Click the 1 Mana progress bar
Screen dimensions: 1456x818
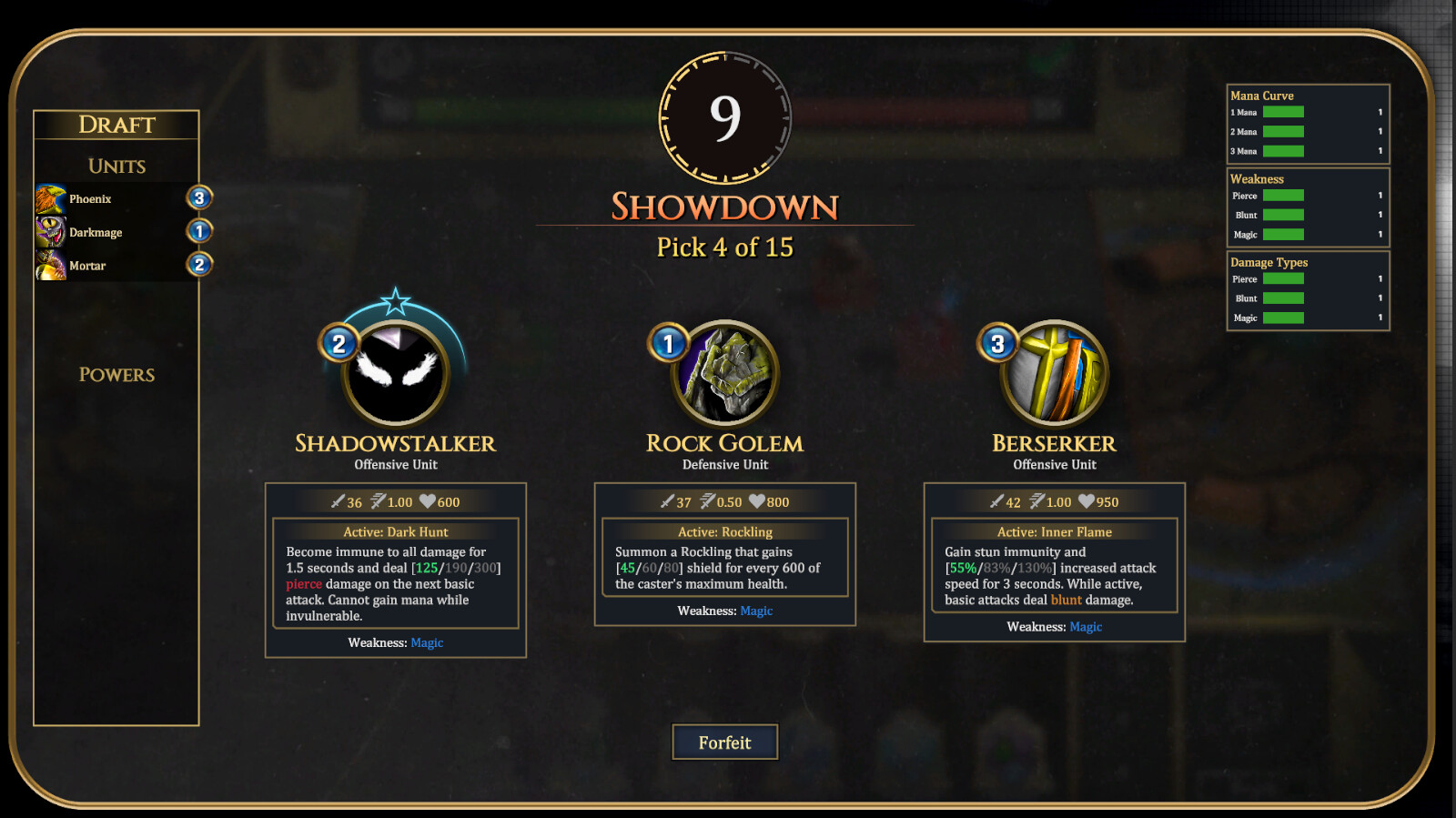[1285, 112]
